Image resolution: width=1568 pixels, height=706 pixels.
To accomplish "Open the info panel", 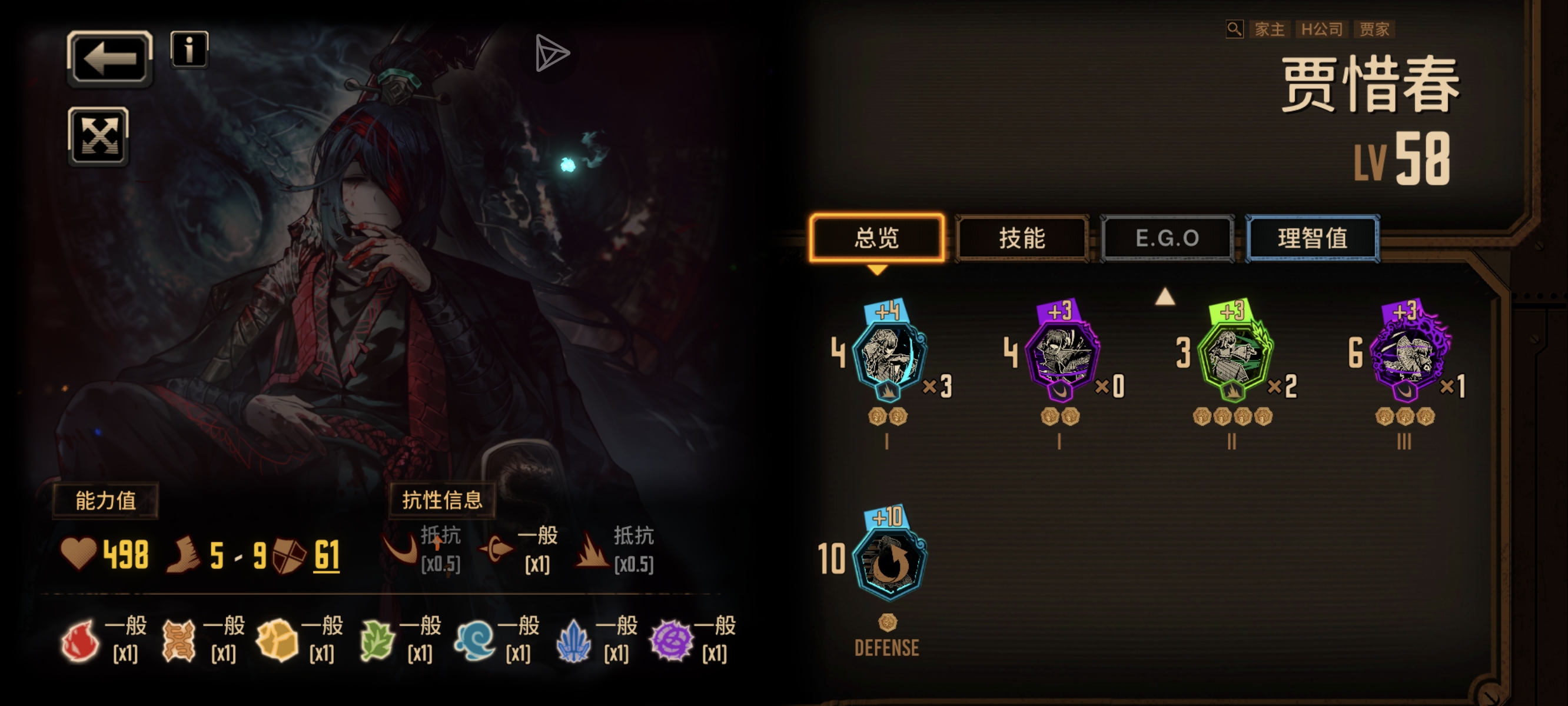I will [x=190, y=49].
